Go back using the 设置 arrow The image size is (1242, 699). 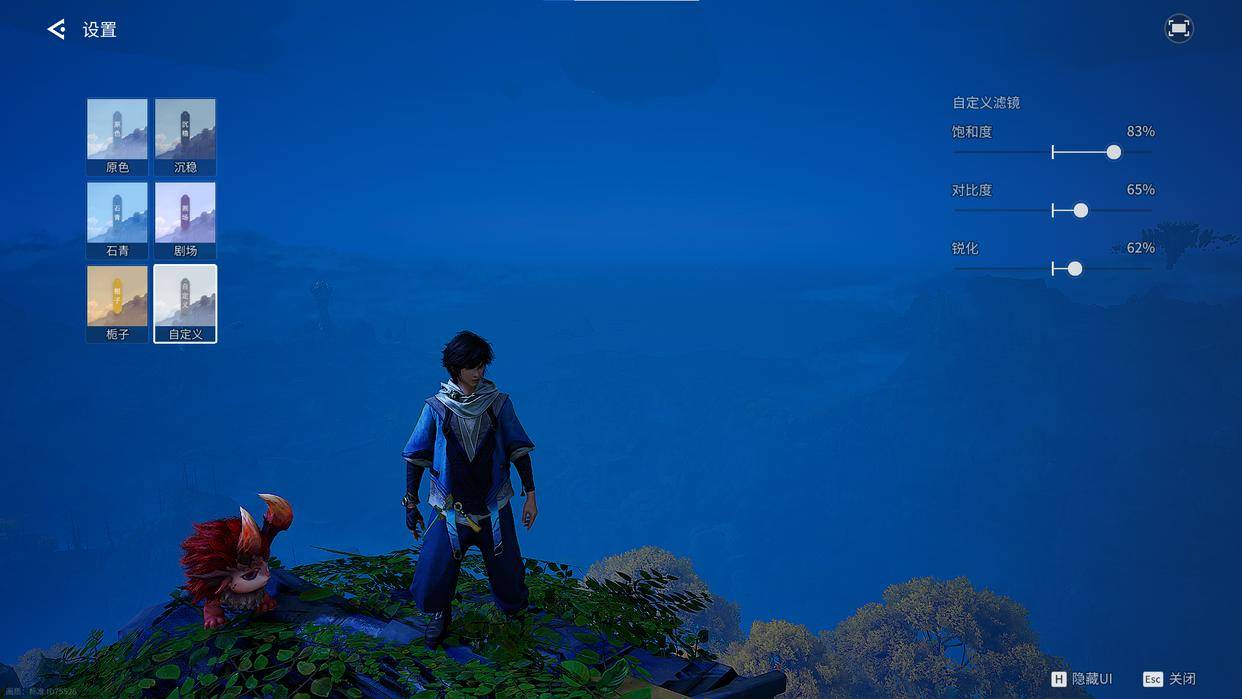pyautogui.click(x=56, y=30)
